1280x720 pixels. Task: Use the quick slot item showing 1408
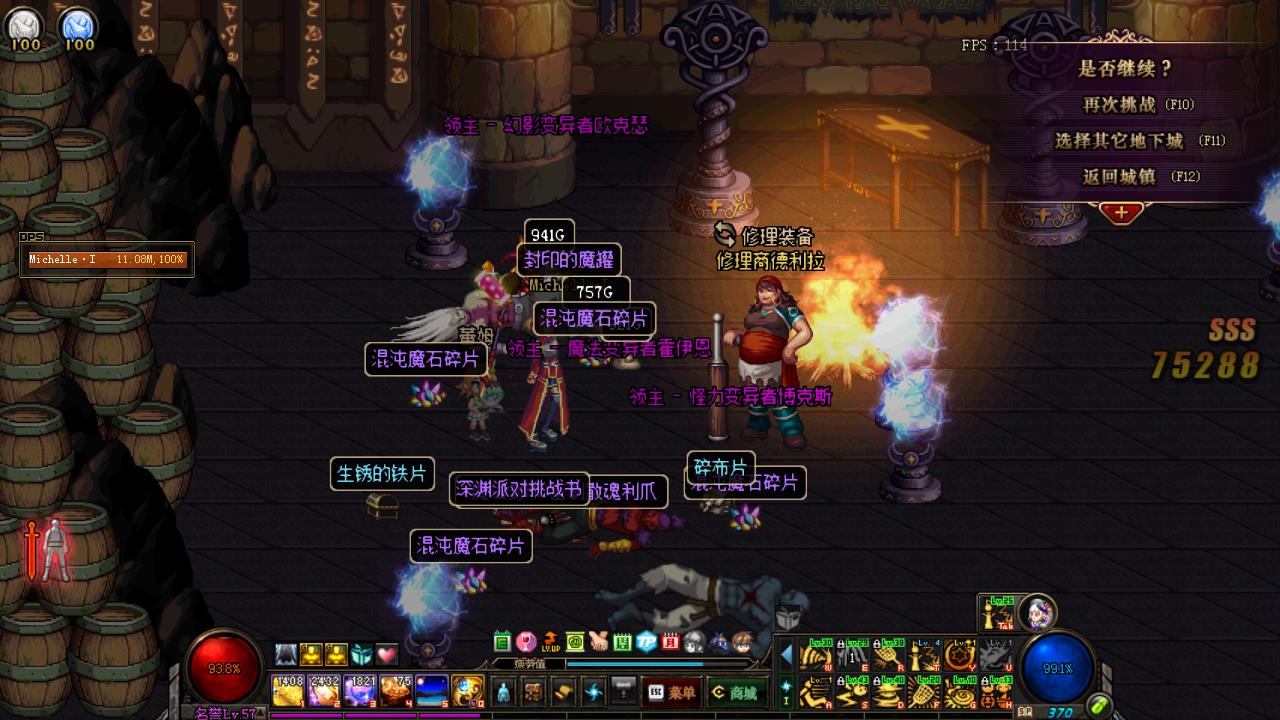(288, 691)
